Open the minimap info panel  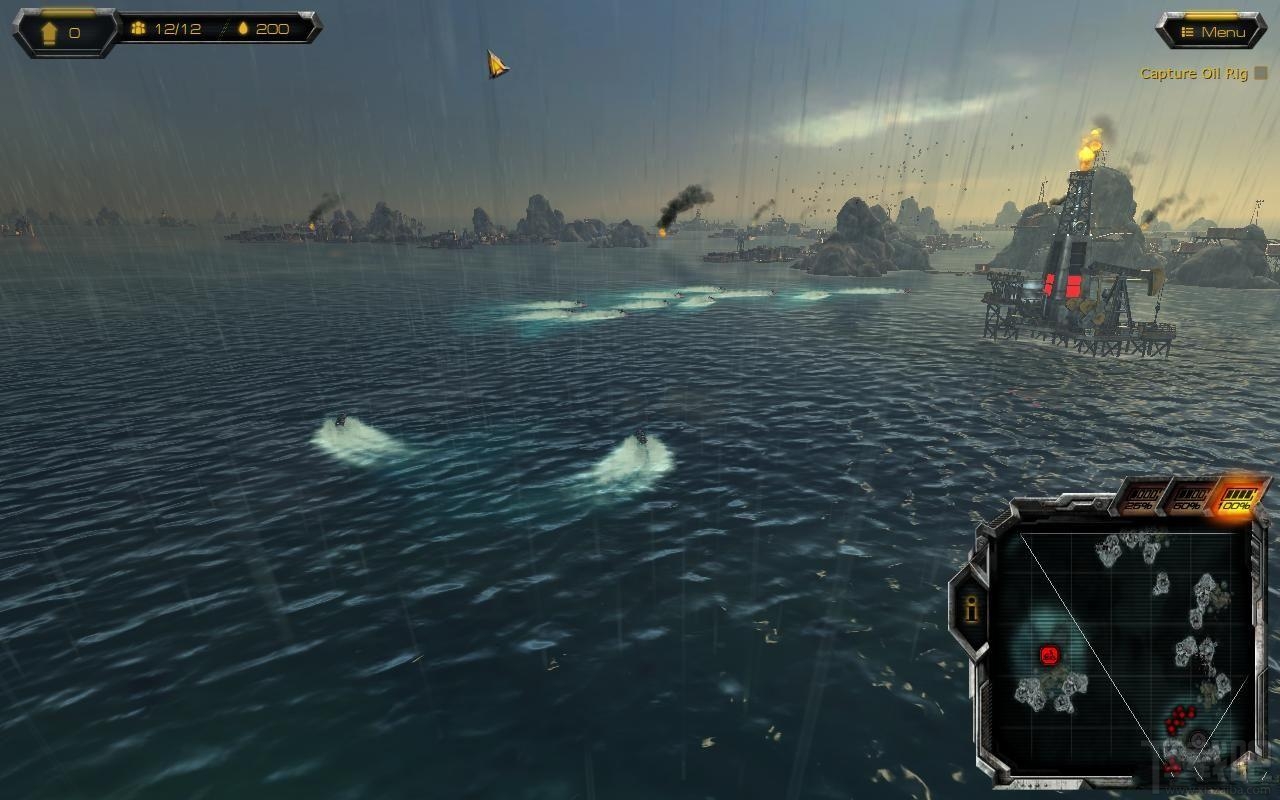pyautogui.click(x=968, y=608)
